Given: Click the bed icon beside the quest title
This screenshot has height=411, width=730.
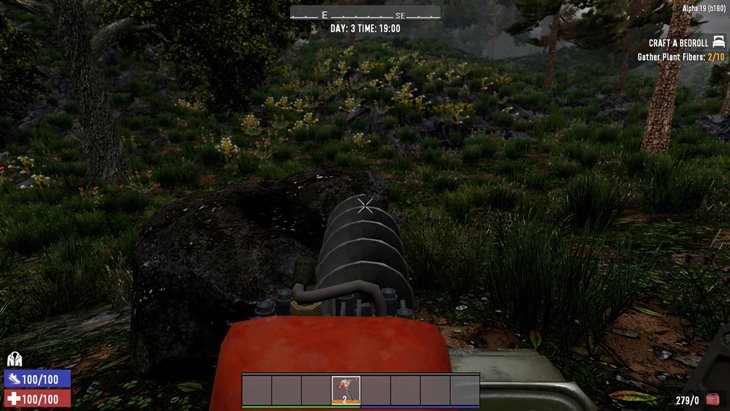Looking at the screenshot, I should click(x=719, y=43).
